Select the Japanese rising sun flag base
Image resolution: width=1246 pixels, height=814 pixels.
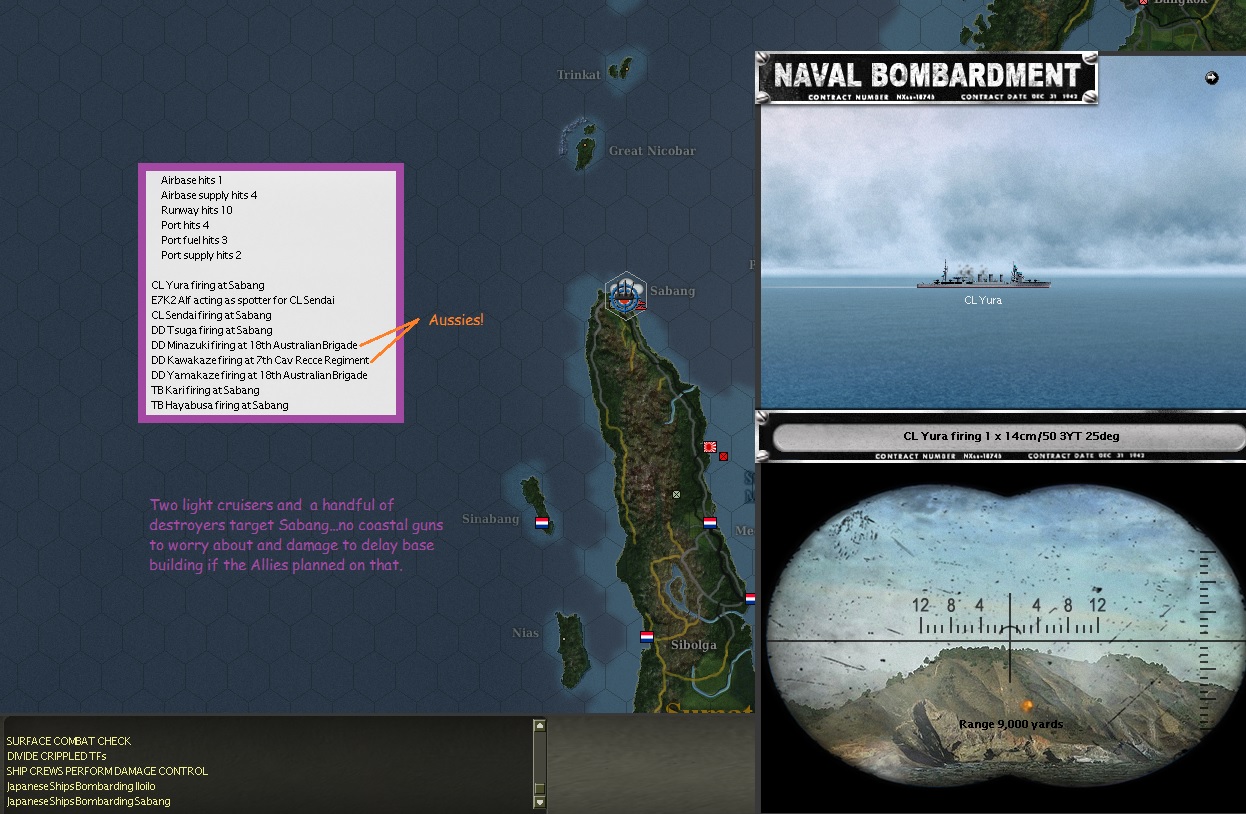point(710,447)
